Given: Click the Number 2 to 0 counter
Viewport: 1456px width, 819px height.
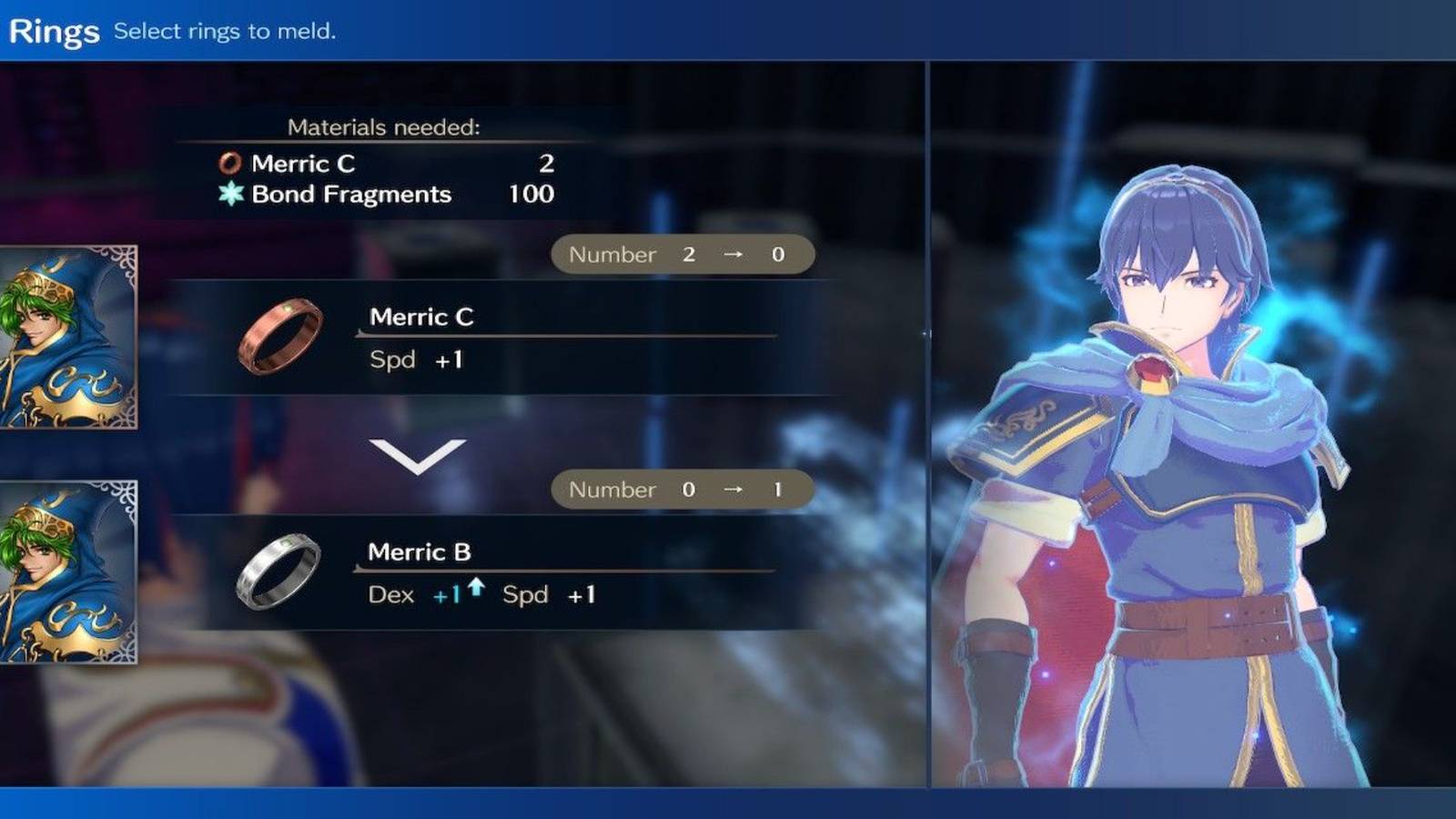Looking at the screenshot, I should click(682, 254).
